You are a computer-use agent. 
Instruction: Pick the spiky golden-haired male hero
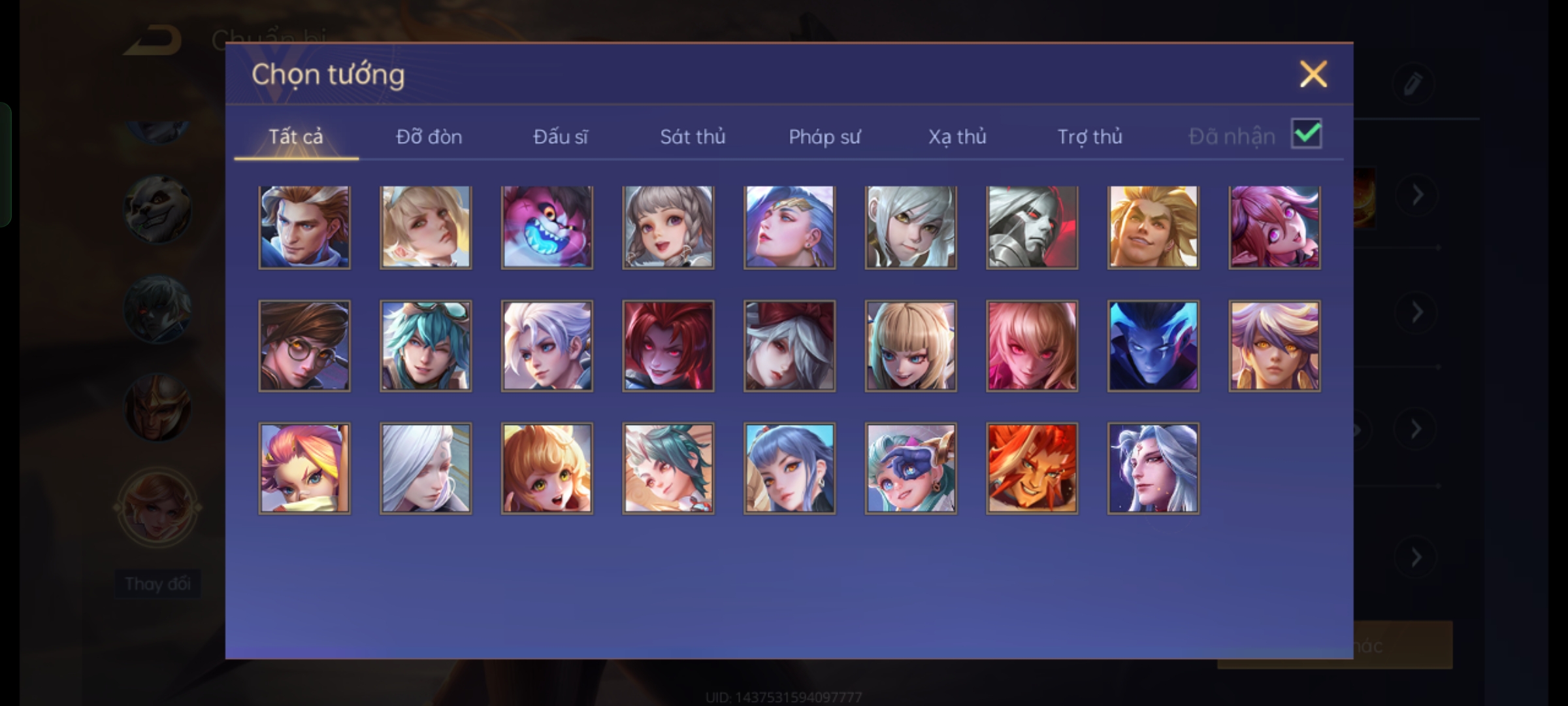click(x=1153, y=227)
